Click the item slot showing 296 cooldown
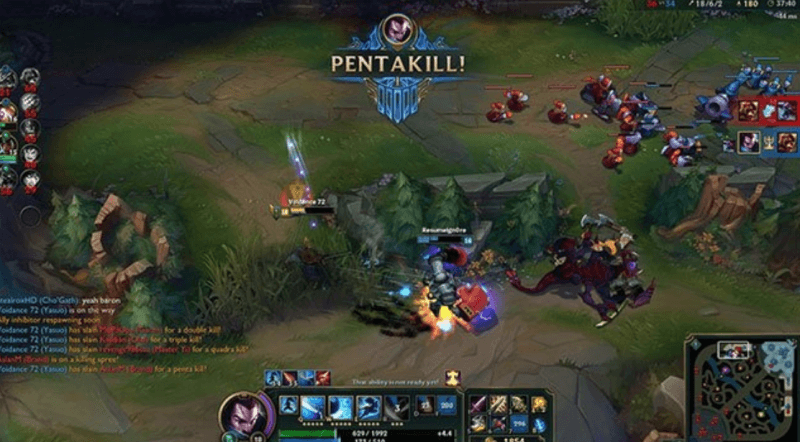The height and width of the screenshot is (442, 800). tap(518, 423)
